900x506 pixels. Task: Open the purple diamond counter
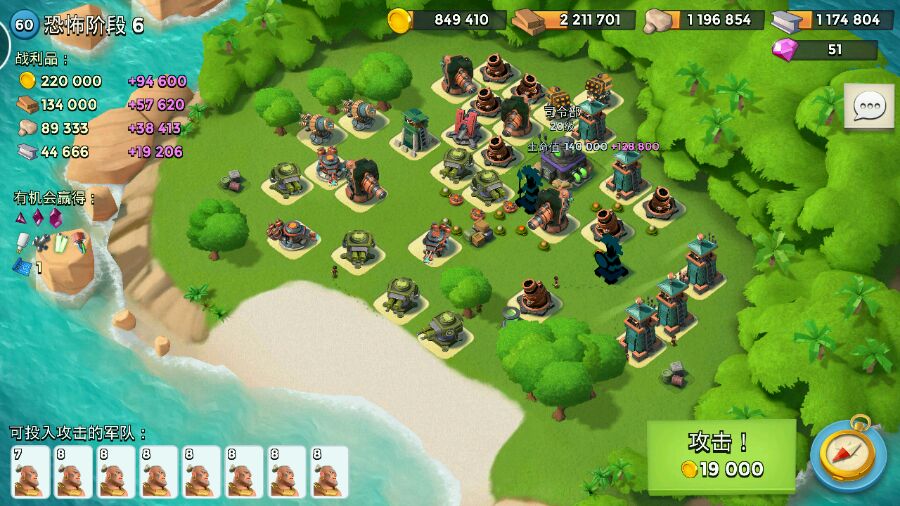click(x=824, y=50)
